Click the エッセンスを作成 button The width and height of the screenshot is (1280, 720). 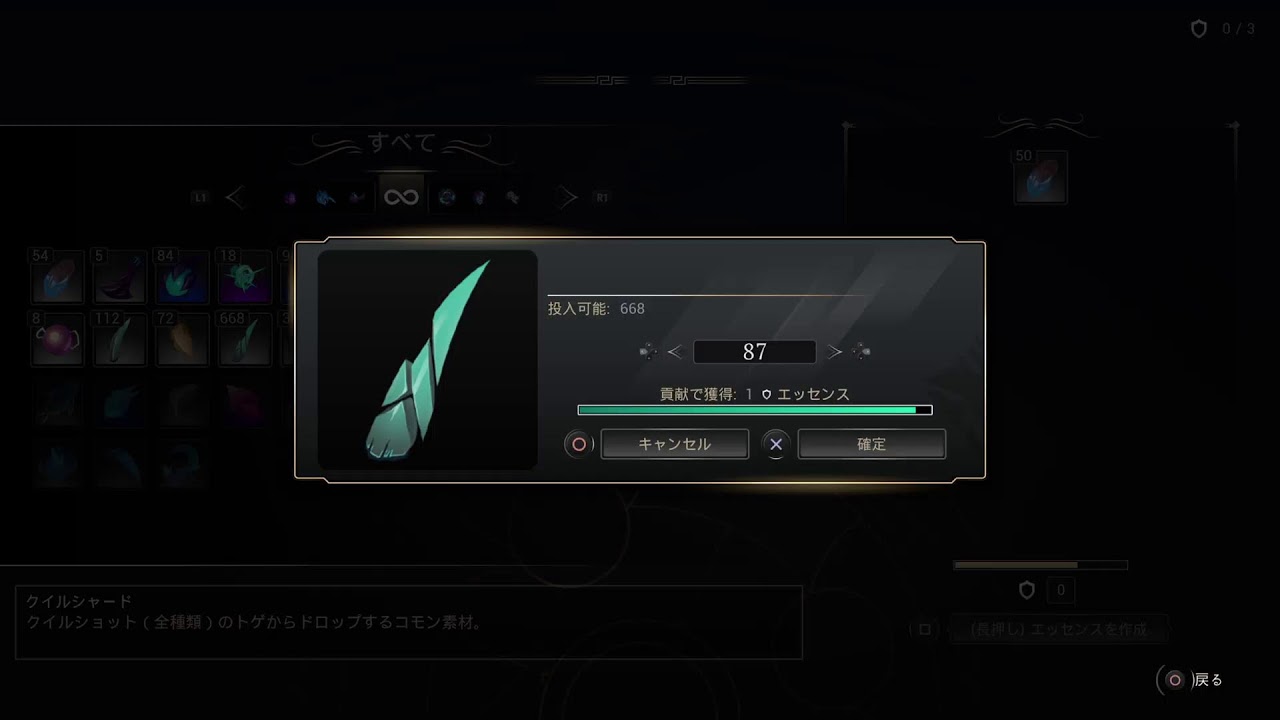(1058, 630)
